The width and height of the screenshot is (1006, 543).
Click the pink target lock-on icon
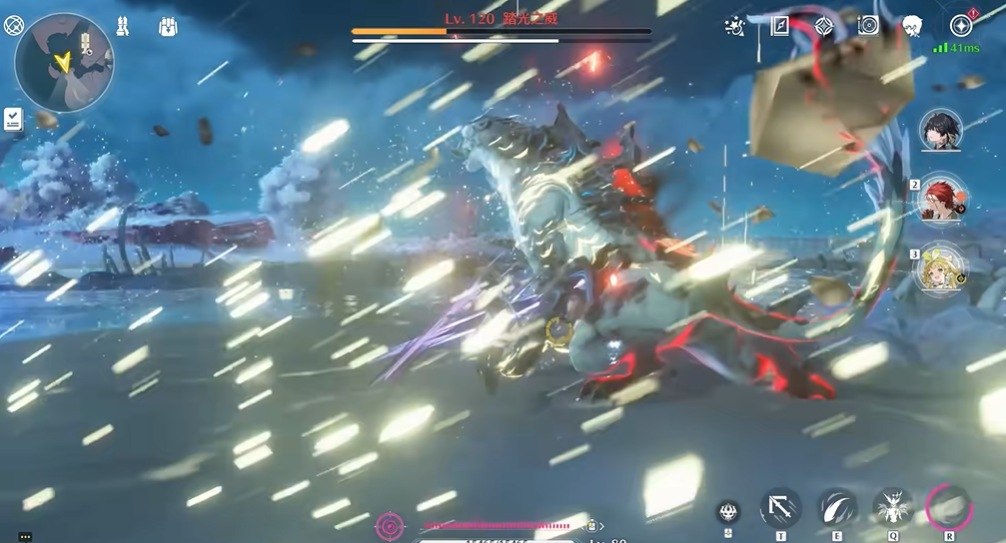[x=389, y=525]
